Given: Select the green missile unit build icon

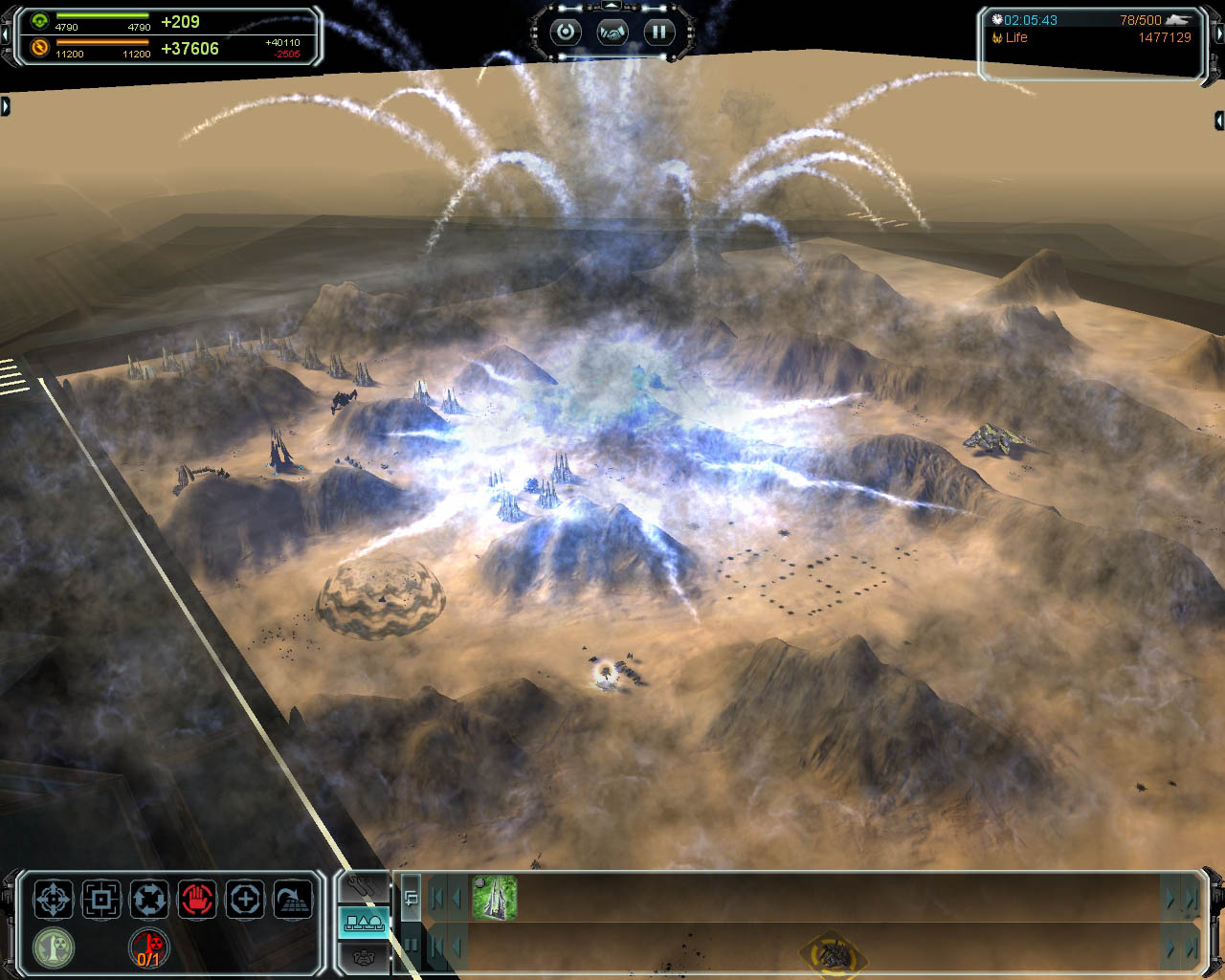Looking at the screenshot, I should (495, 898).
